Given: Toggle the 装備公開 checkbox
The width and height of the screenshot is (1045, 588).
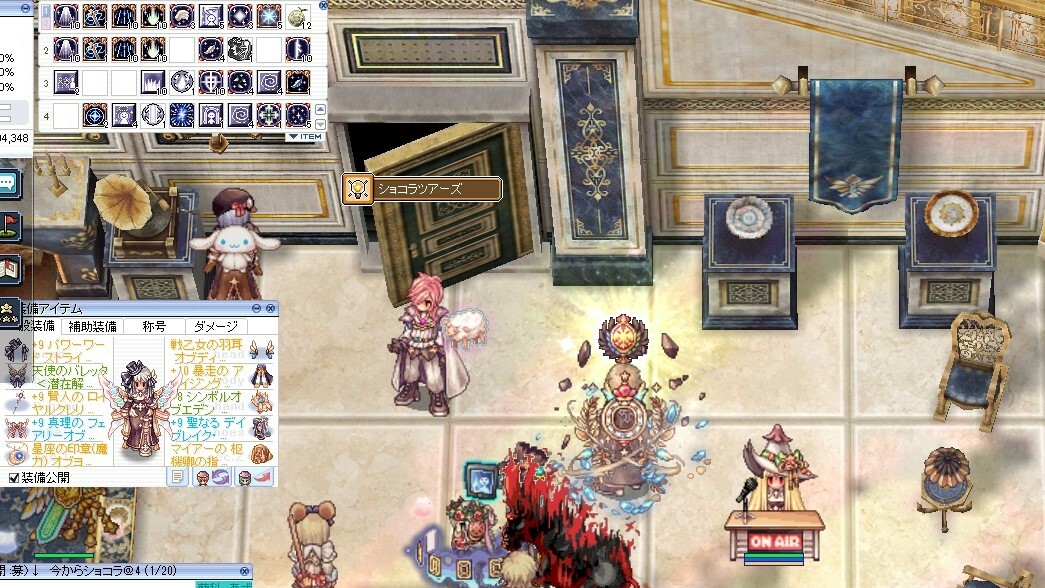Looking at the screenshot, I should tap(14, 478).
